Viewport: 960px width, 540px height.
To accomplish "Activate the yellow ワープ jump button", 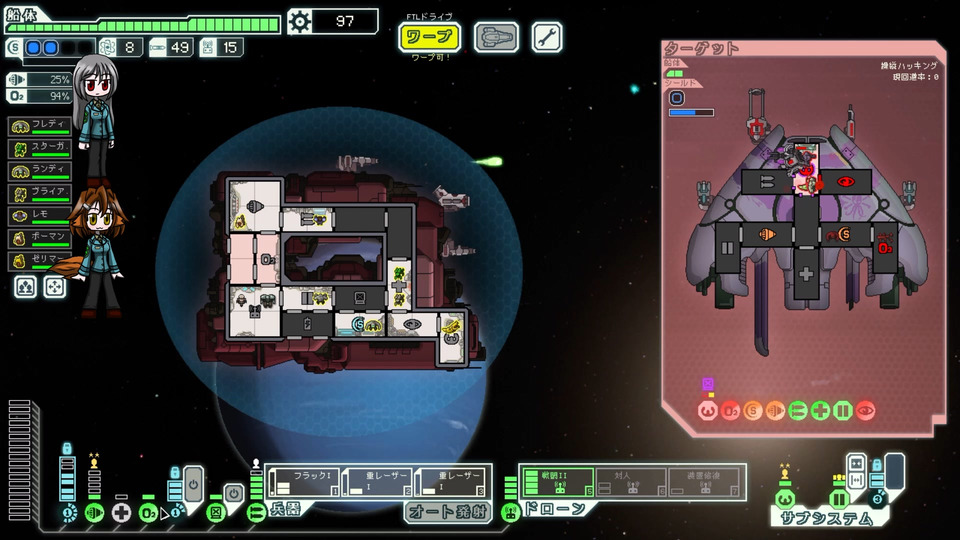I will pyautogui.click(x=429, y=38).
